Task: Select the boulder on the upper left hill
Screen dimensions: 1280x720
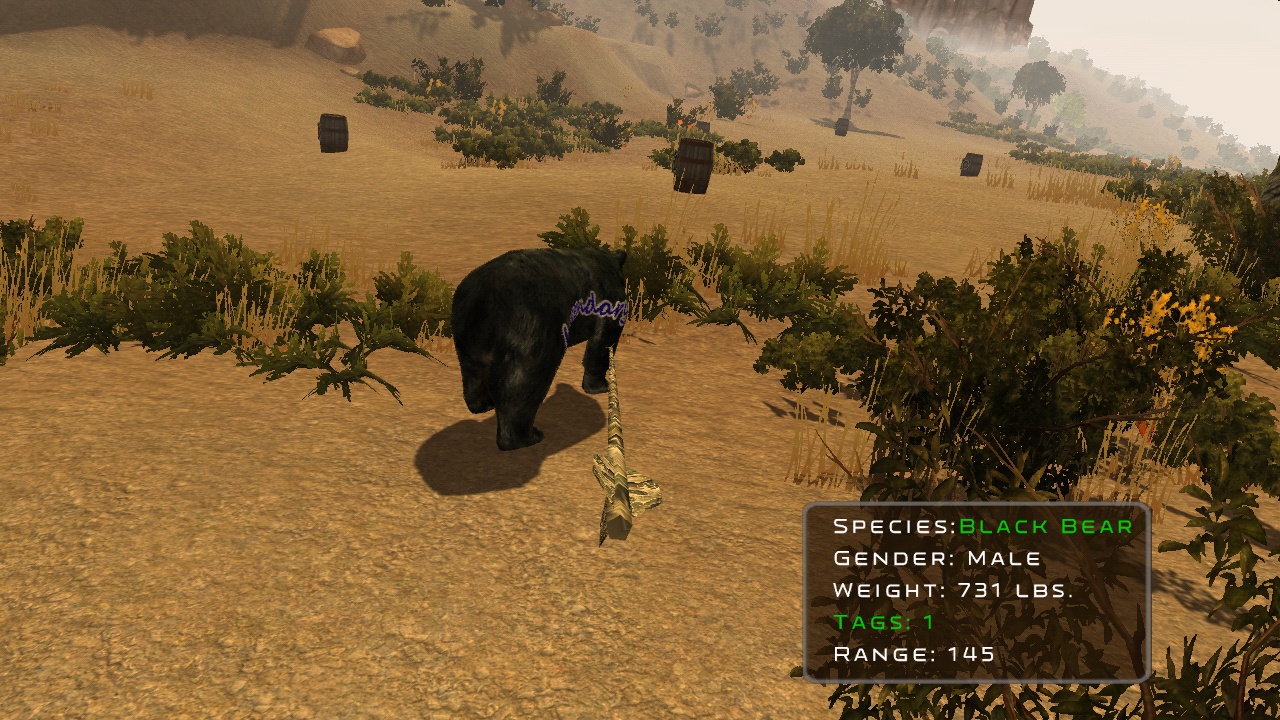Action: [337, 45]
